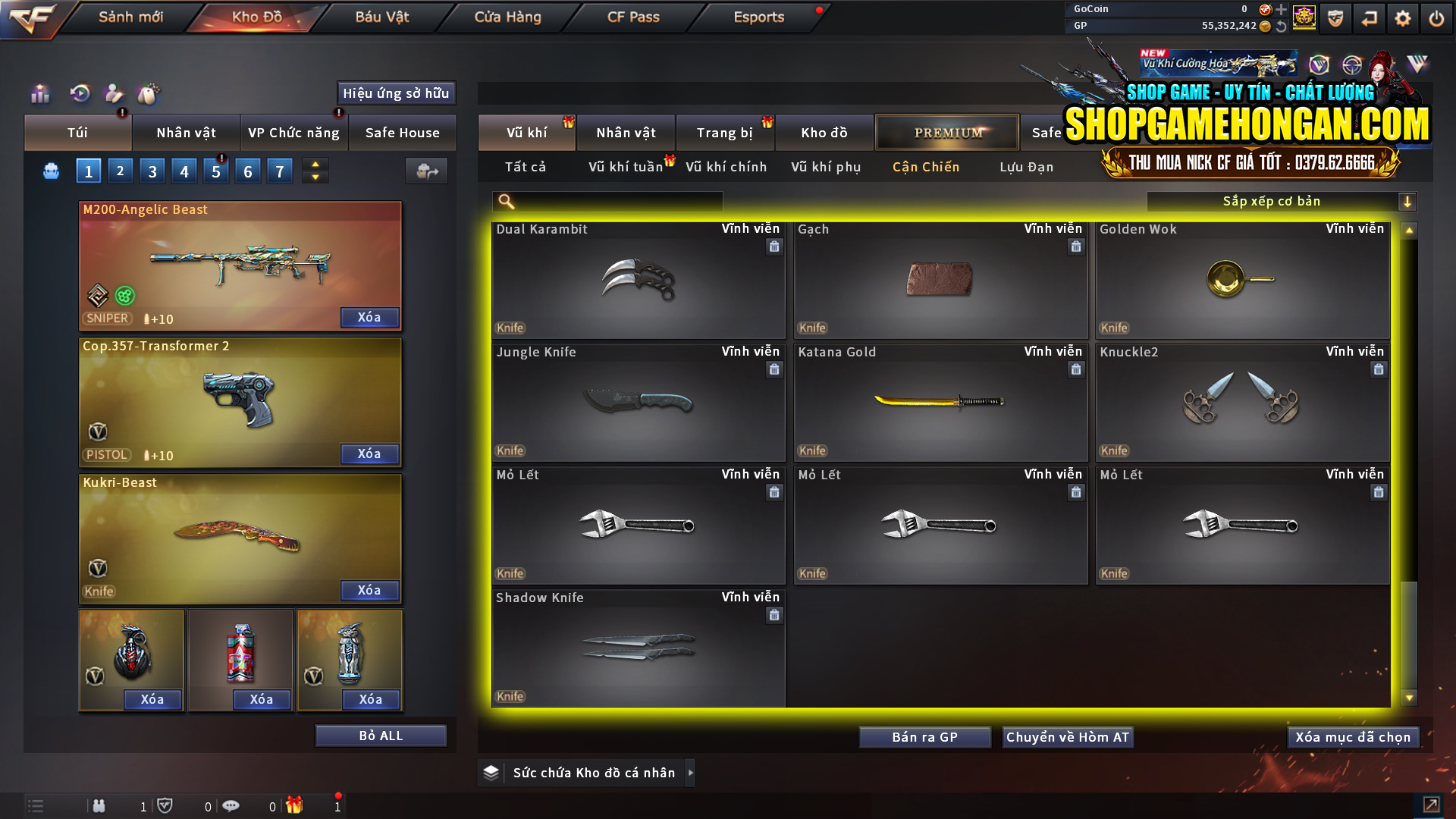Click the power/exit icon top right

(x=1436, y=17)
